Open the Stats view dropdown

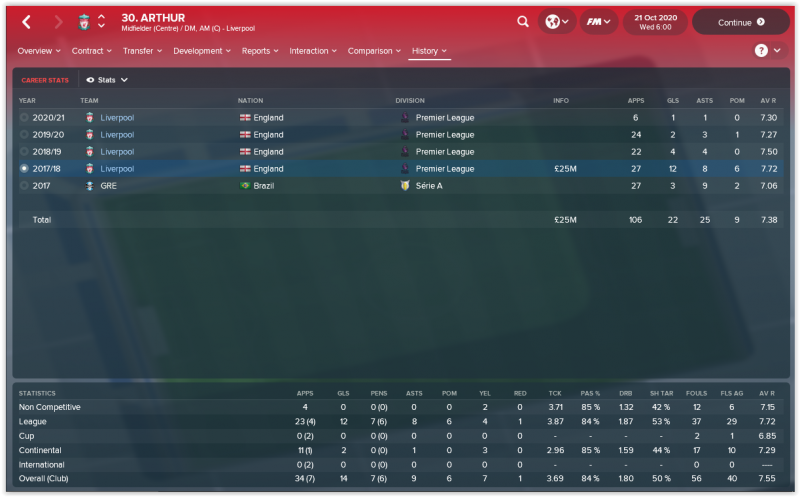107,79
